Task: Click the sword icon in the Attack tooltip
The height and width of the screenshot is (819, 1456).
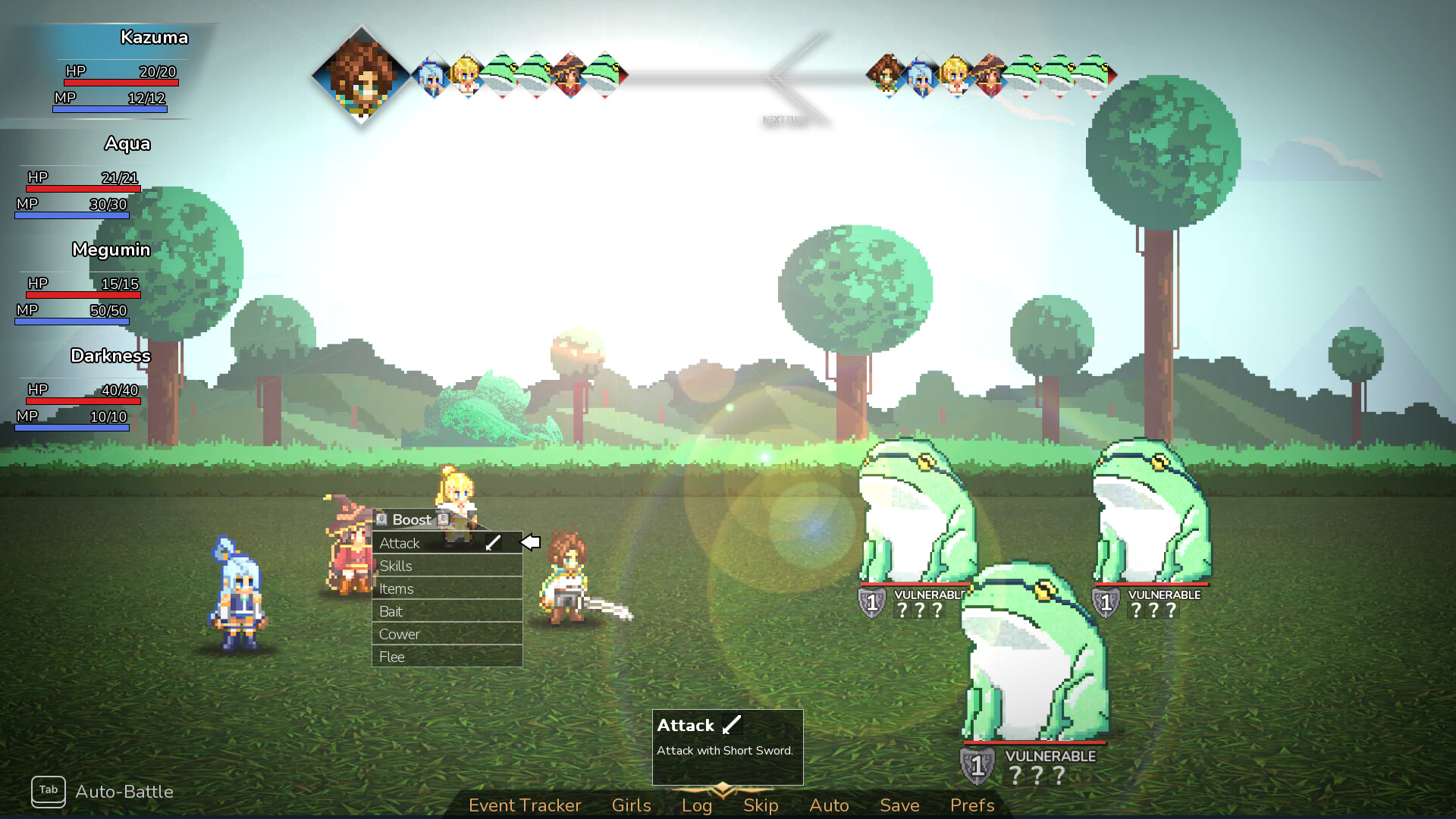Action: click(730, 725)
